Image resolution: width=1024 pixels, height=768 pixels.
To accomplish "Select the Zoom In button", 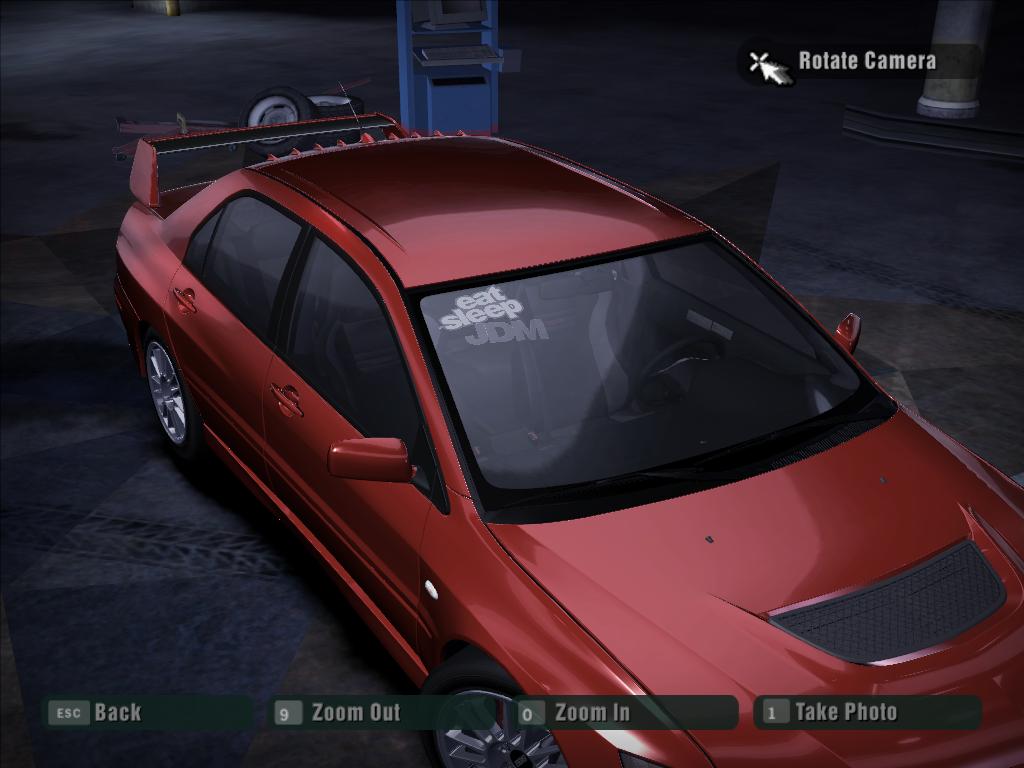I will pos(592,713).
